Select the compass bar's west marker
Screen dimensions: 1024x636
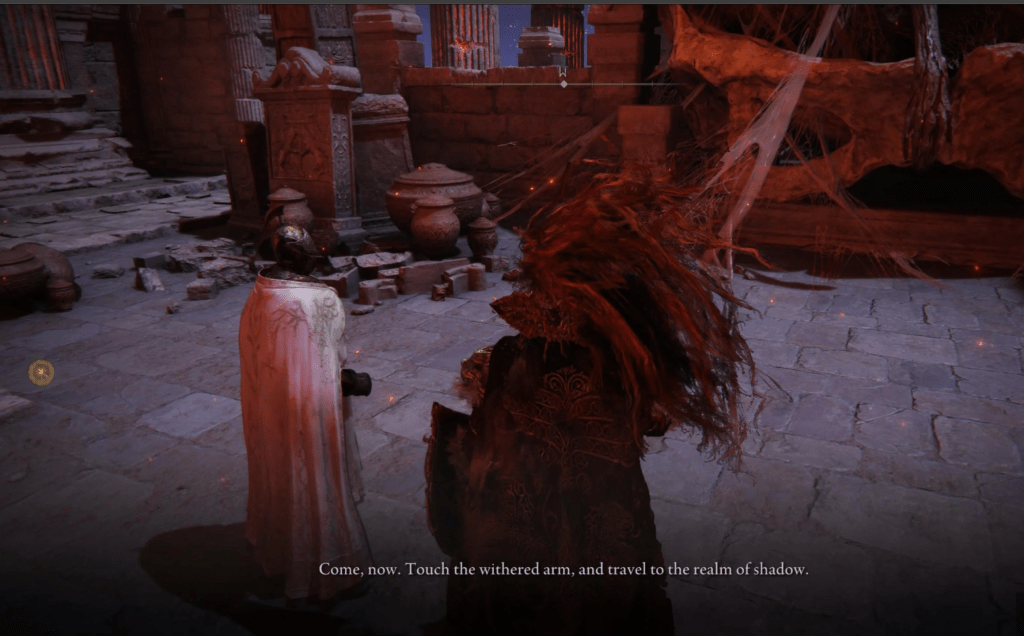click(x=563, y=72)
